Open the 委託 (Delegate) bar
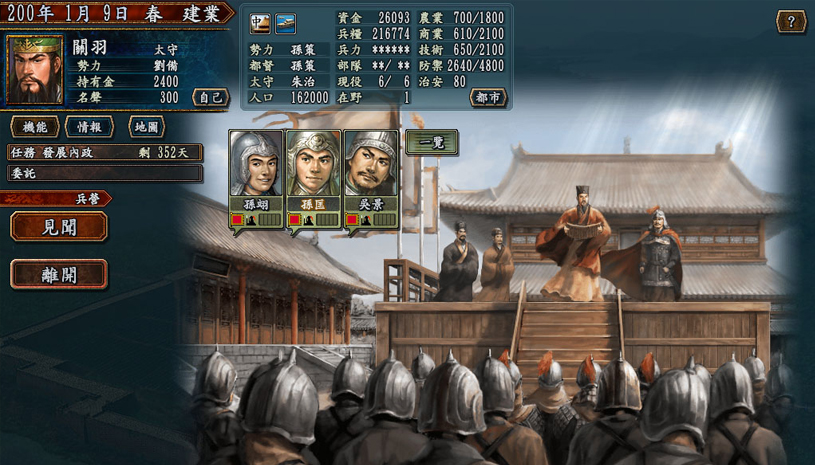The image size is (815, 465). tap(105, 173)
